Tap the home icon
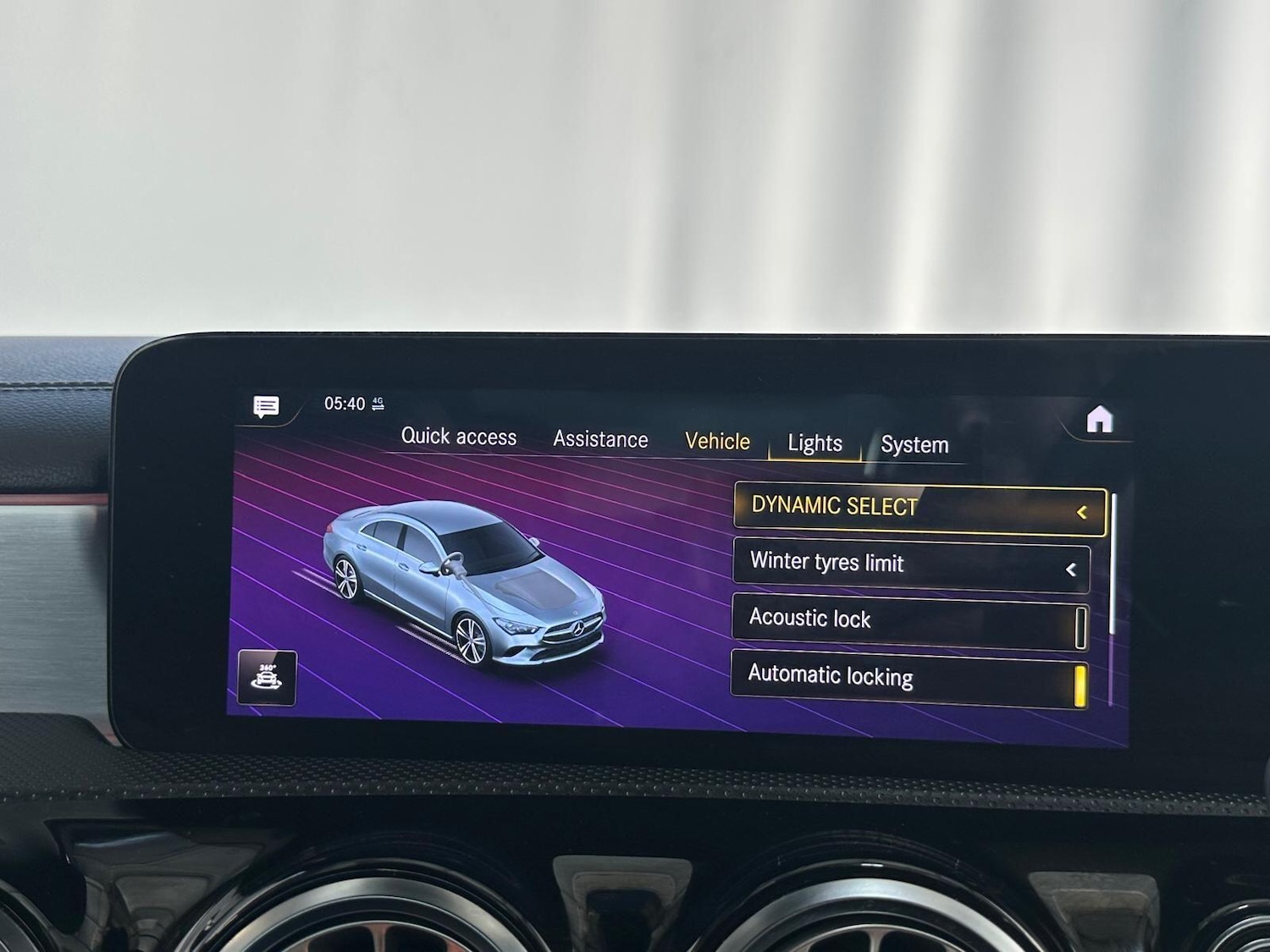The image size is (1270, 952). pos(1099,419)
